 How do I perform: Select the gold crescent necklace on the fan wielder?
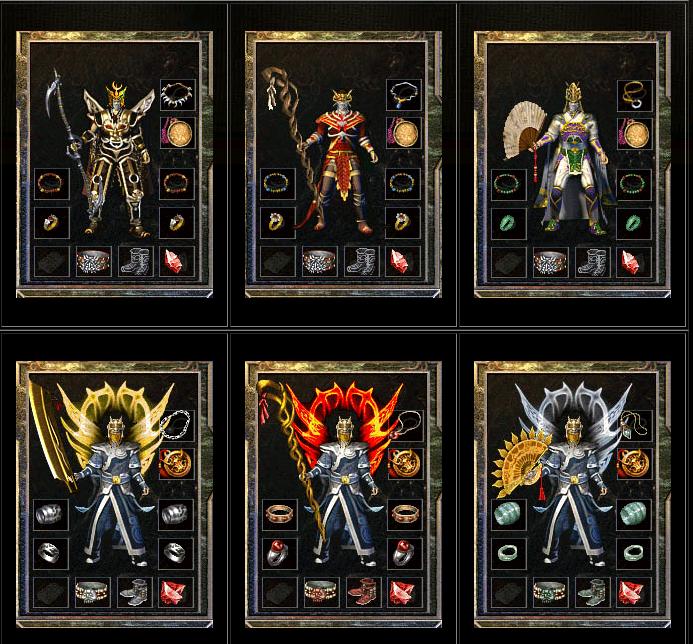(x=633, y=95)
